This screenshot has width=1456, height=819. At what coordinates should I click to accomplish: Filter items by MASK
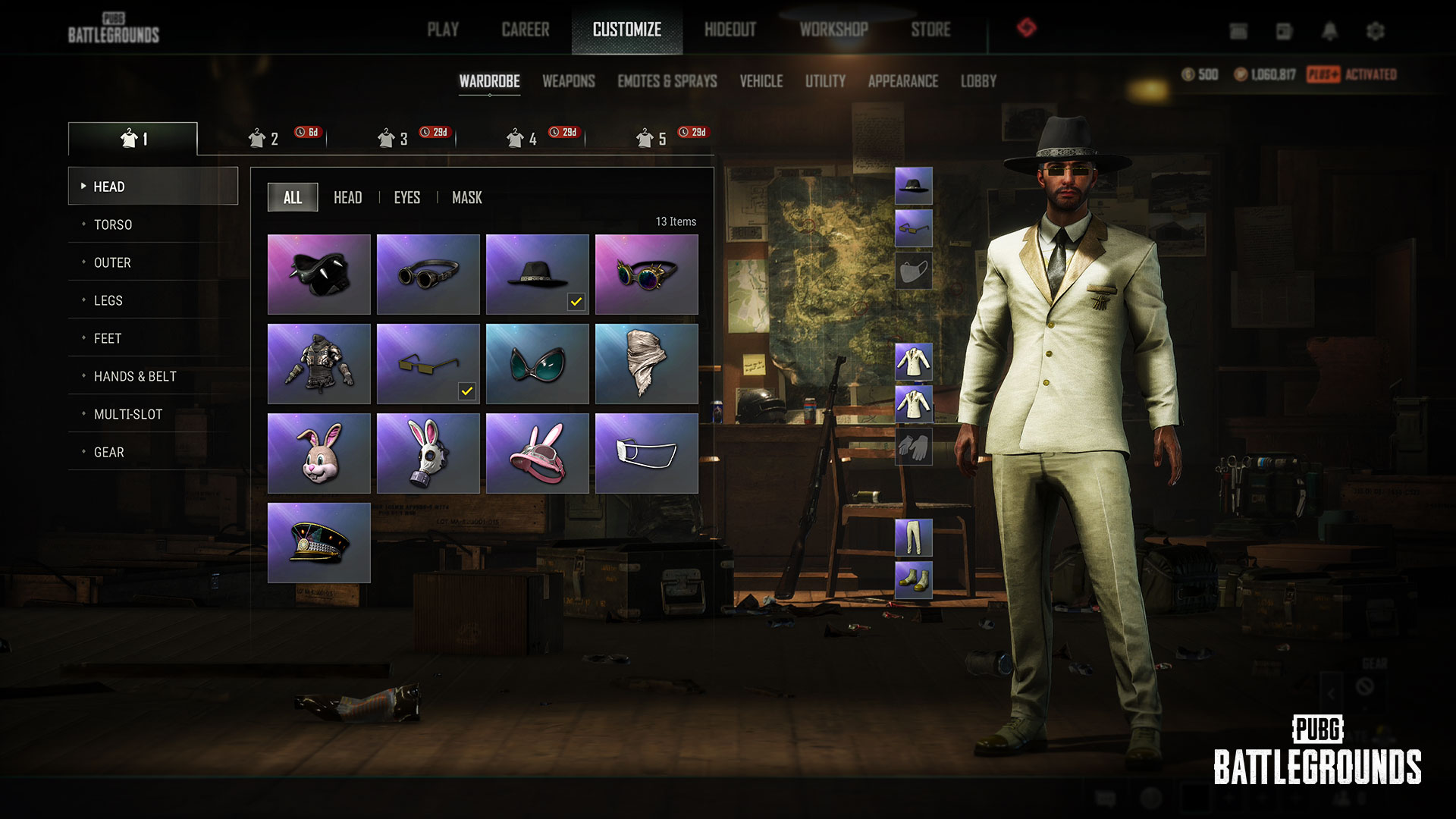466,197
